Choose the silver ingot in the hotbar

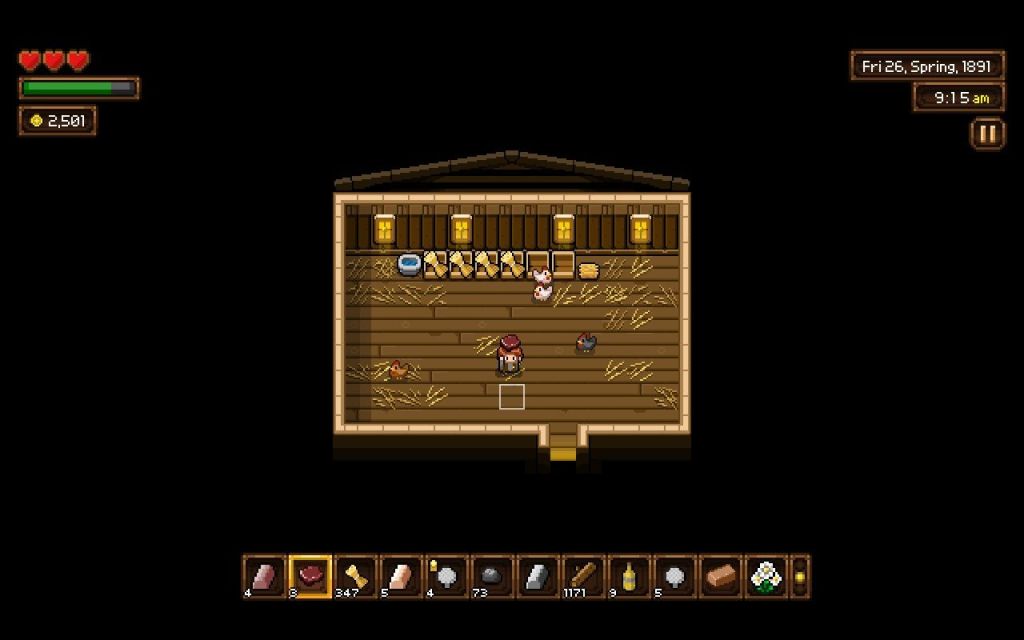coord(539,576)
